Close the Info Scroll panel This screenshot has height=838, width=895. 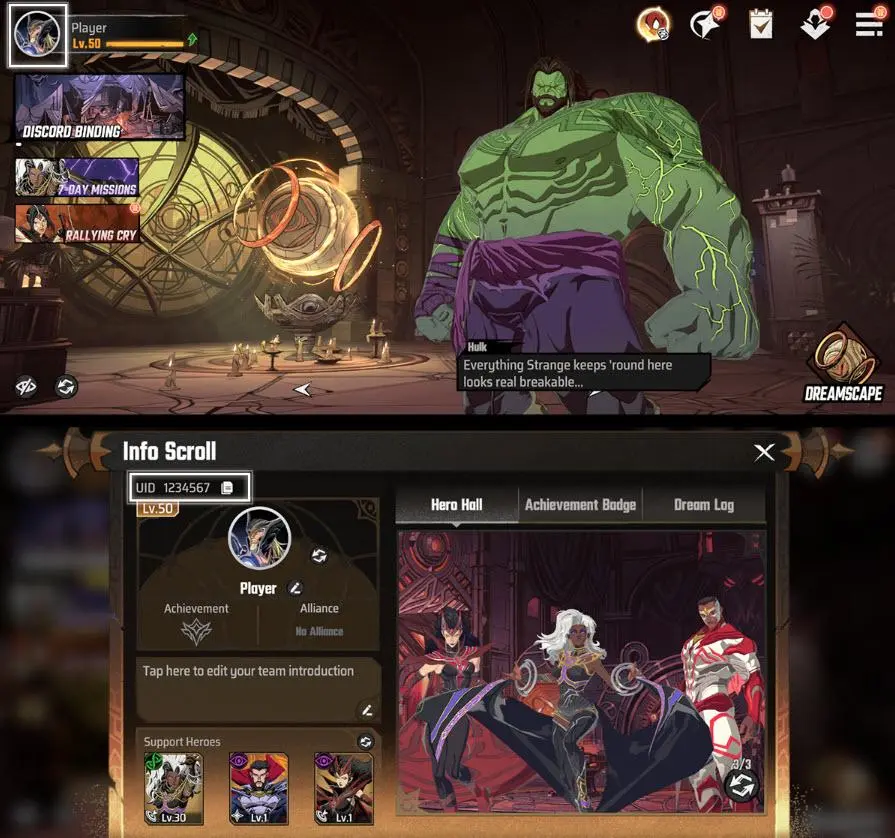click(764, 452)
